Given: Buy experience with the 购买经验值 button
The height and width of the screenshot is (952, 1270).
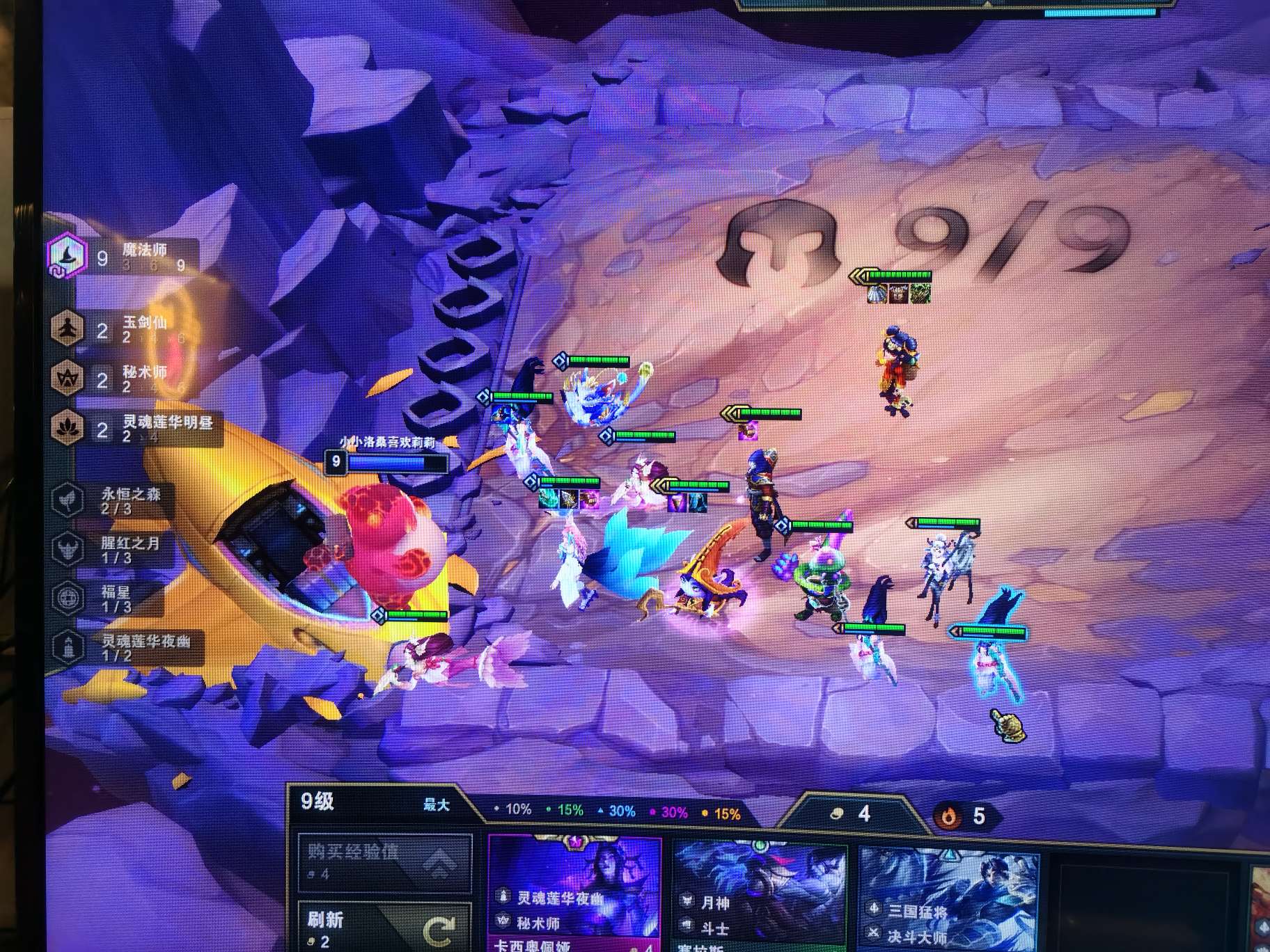Looking at the screenshot, I should click(384, 862).
